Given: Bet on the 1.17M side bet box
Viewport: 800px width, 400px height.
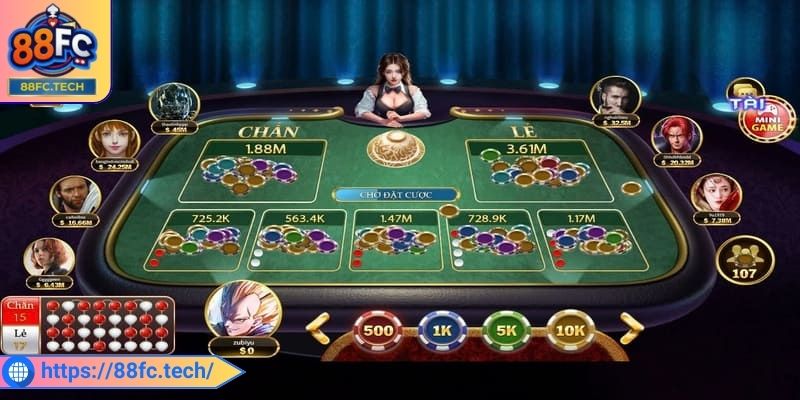Looking at the screenshot, I should 588,240.
